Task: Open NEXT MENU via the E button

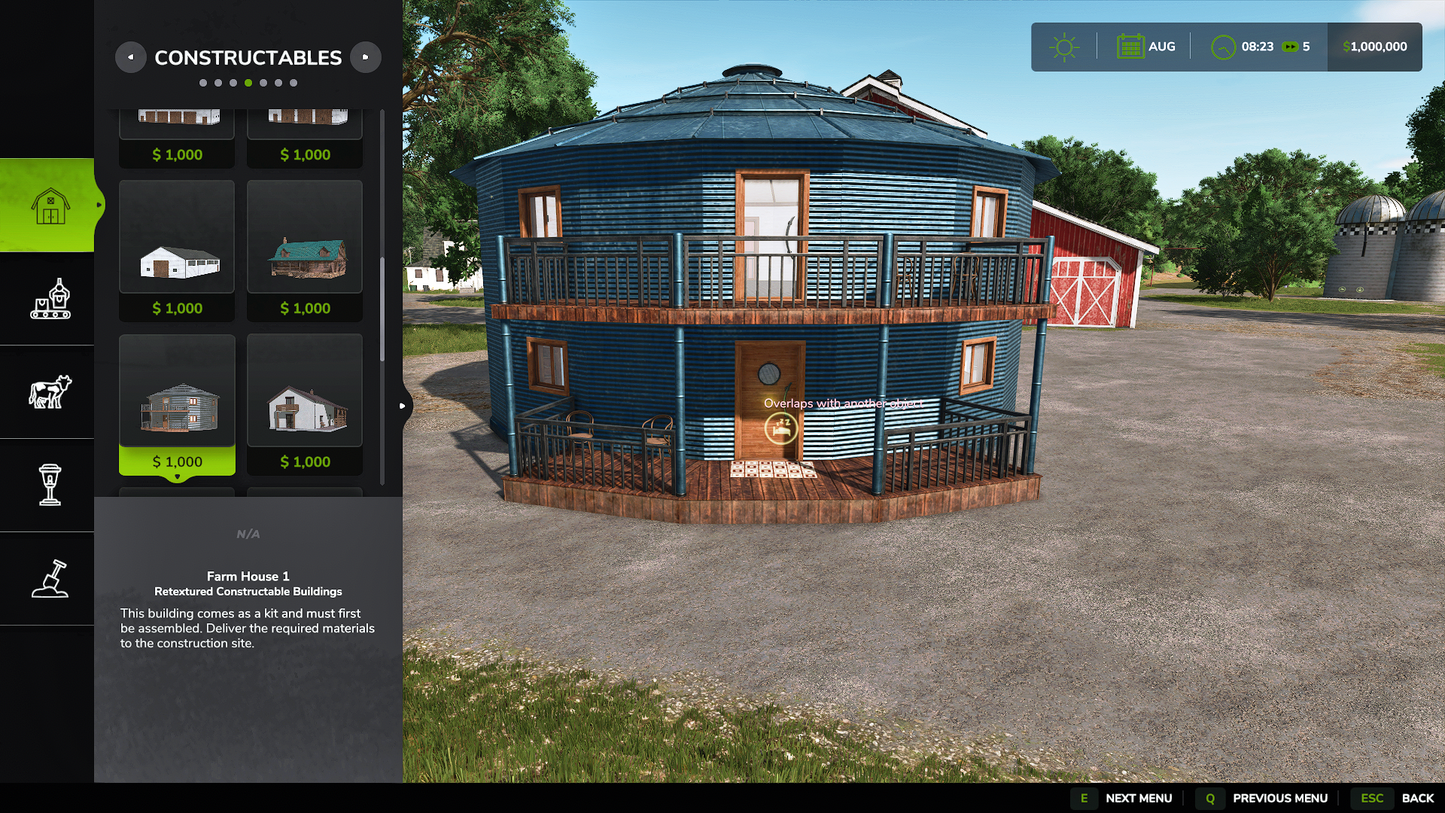Action: [x=1084, y=798]
